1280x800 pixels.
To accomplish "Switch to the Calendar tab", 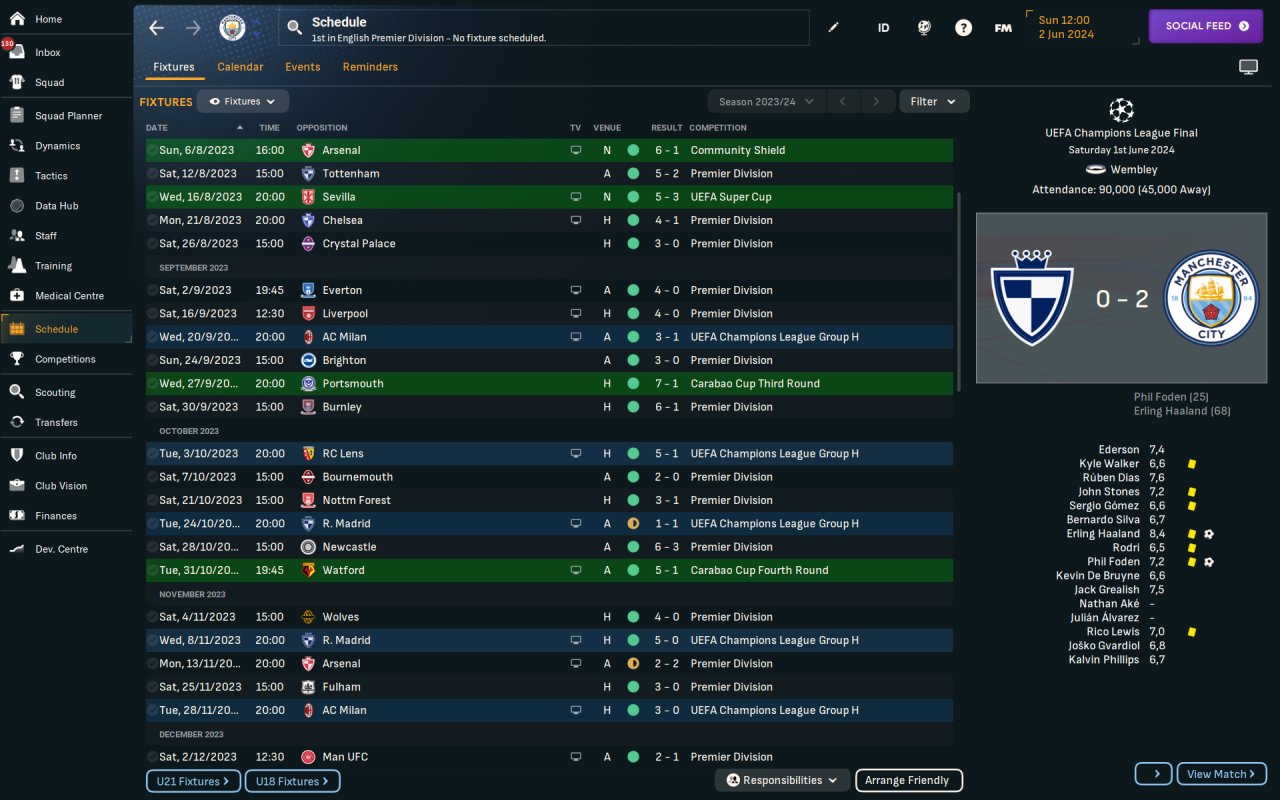I will point(240,67).
